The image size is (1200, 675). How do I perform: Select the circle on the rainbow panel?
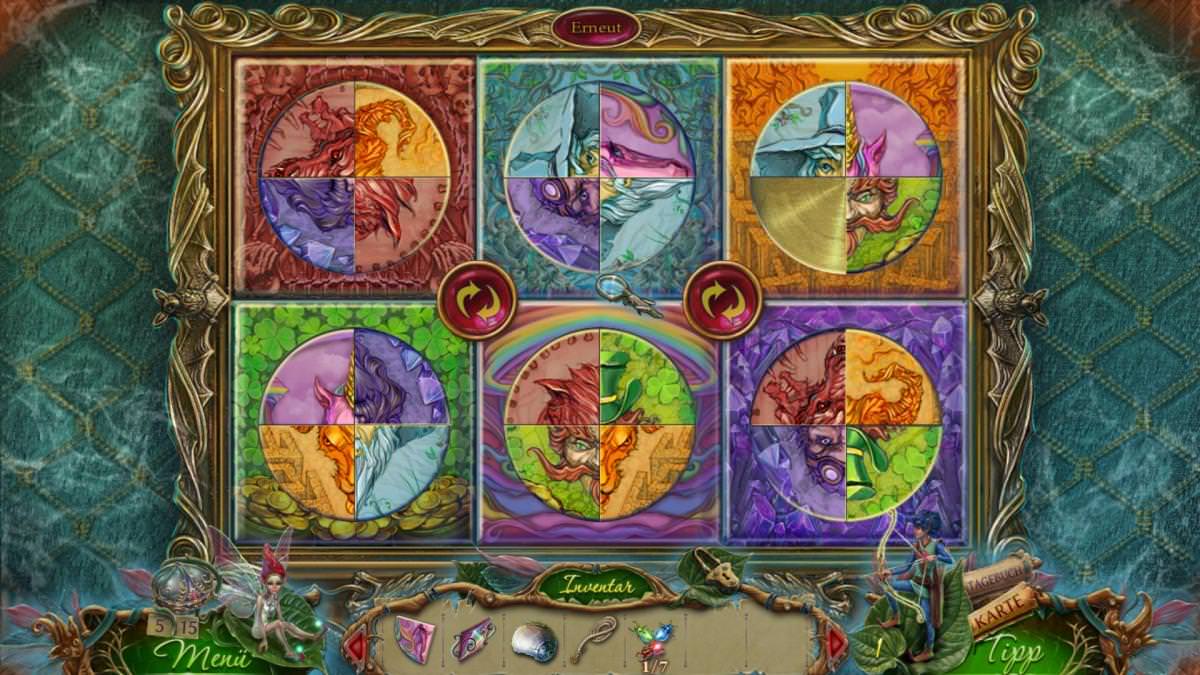point(600,424)
